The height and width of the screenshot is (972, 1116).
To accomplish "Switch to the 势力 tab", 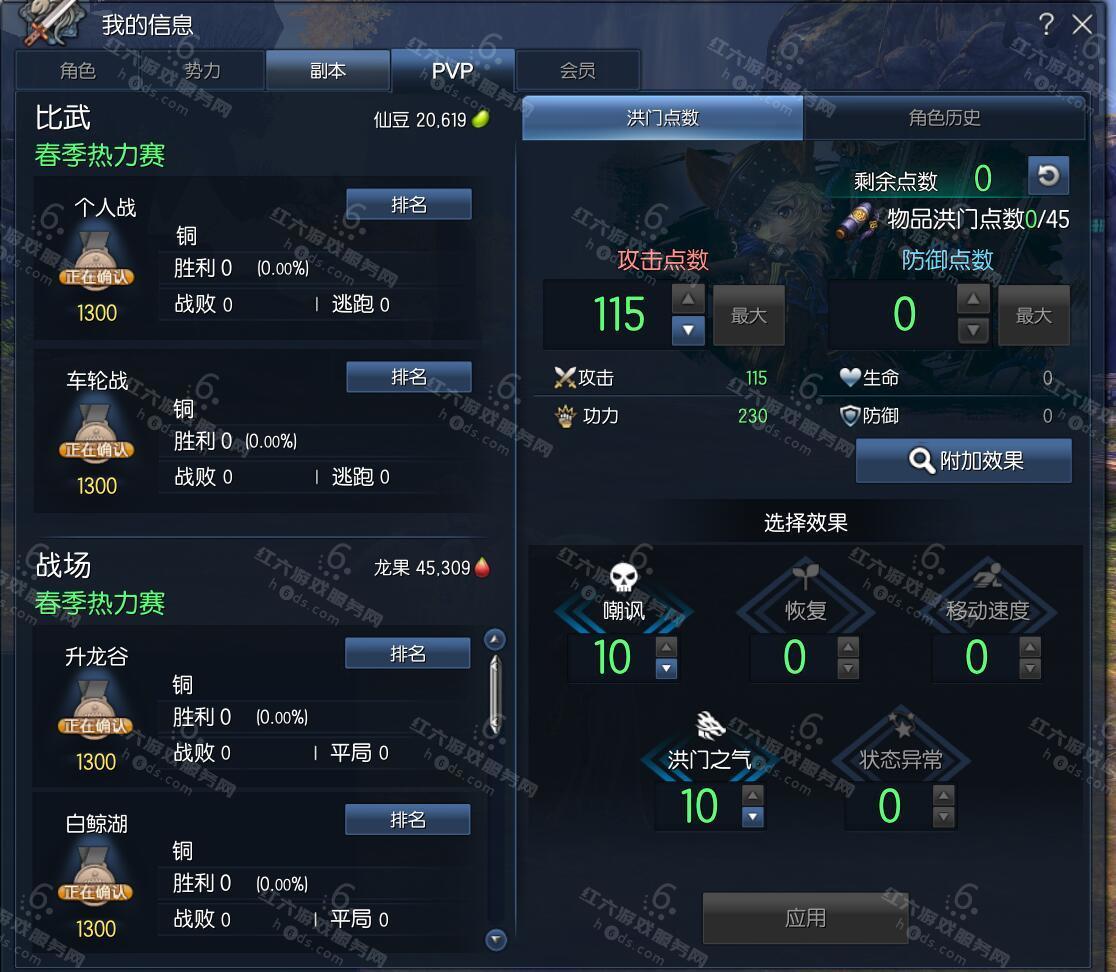I will (x=202, y=70).
